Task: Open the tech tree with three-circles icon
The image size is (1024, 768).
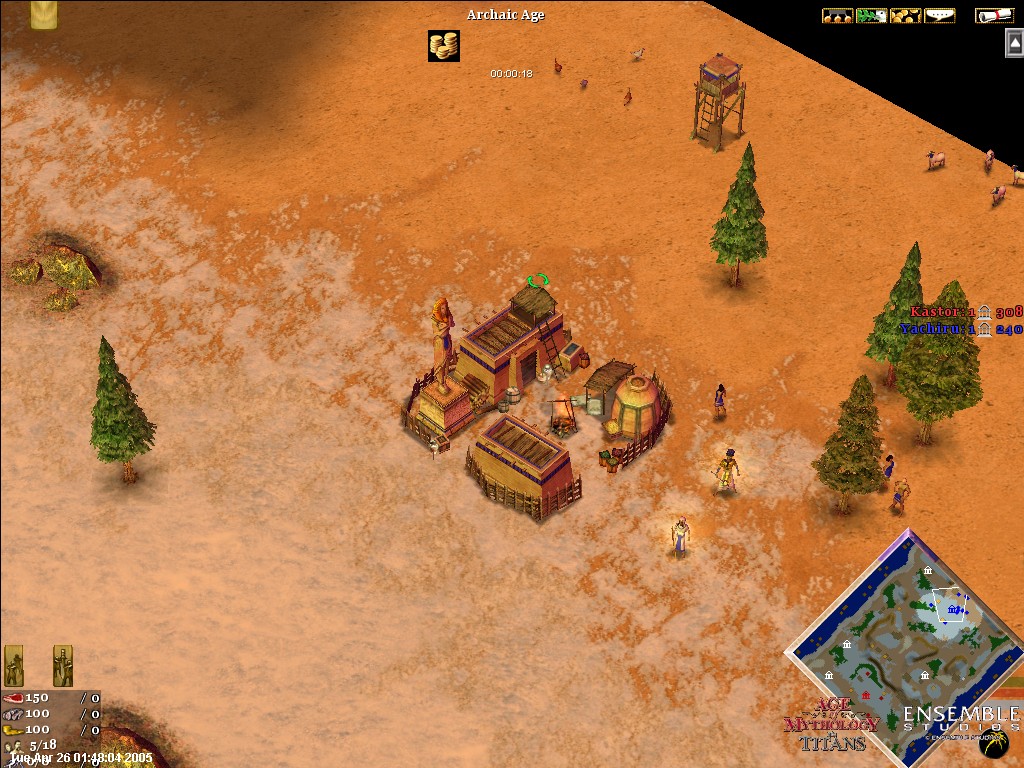Action: click(x=837, y=16)
